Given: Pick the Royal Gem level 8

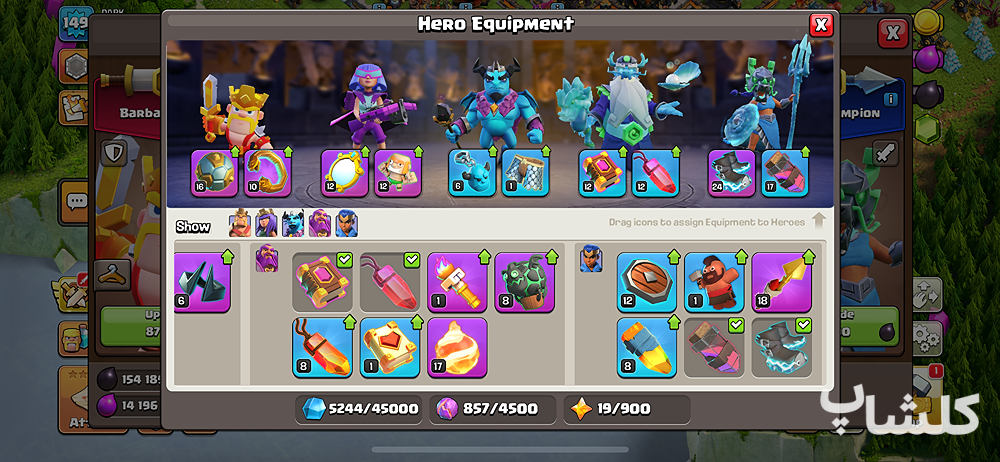Looking at the screenshot, I should [x=646, y=347].
